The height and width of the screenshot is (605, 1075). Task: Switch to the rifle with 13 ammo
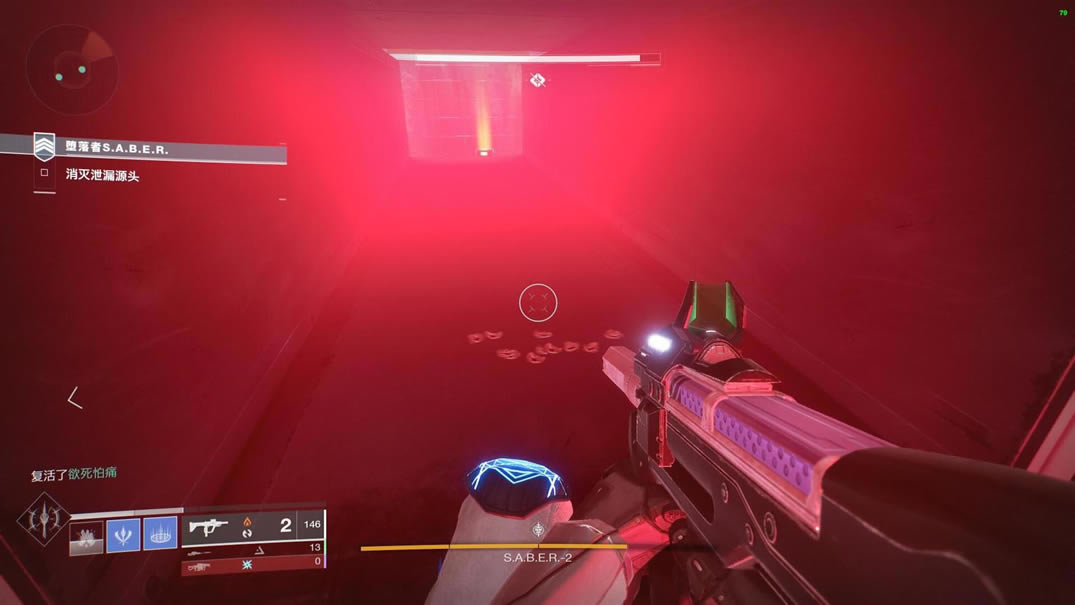click(x=252, y=548)
